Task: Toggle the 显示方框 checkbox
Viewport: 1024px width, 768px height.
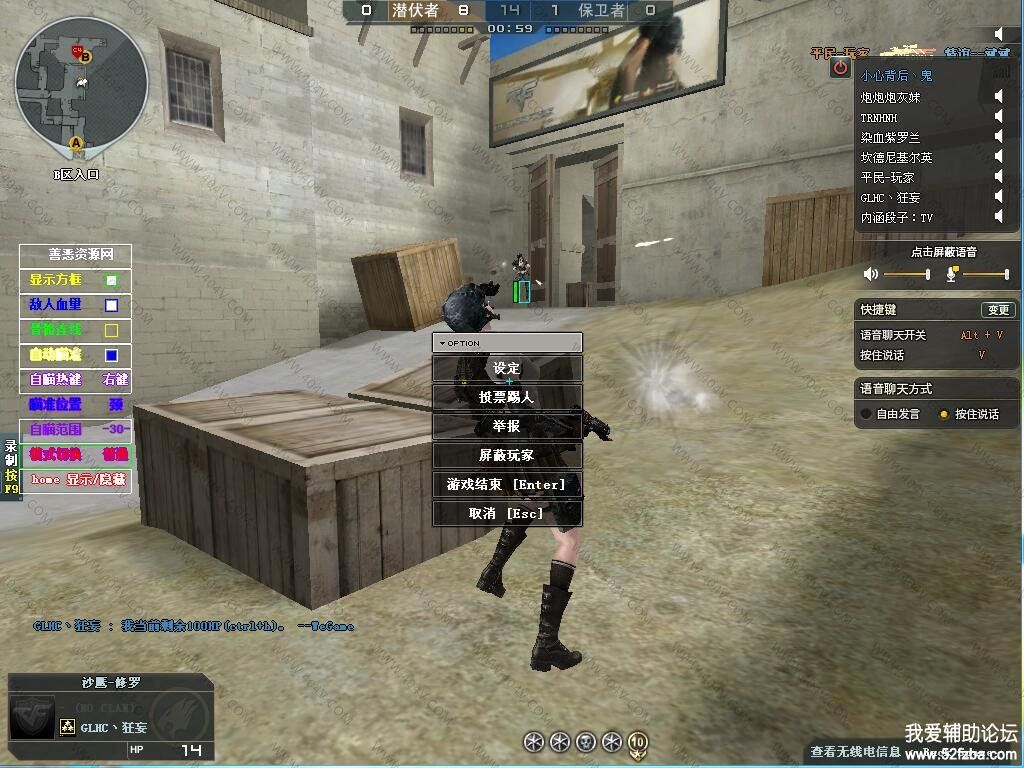Action: point(112,280)
